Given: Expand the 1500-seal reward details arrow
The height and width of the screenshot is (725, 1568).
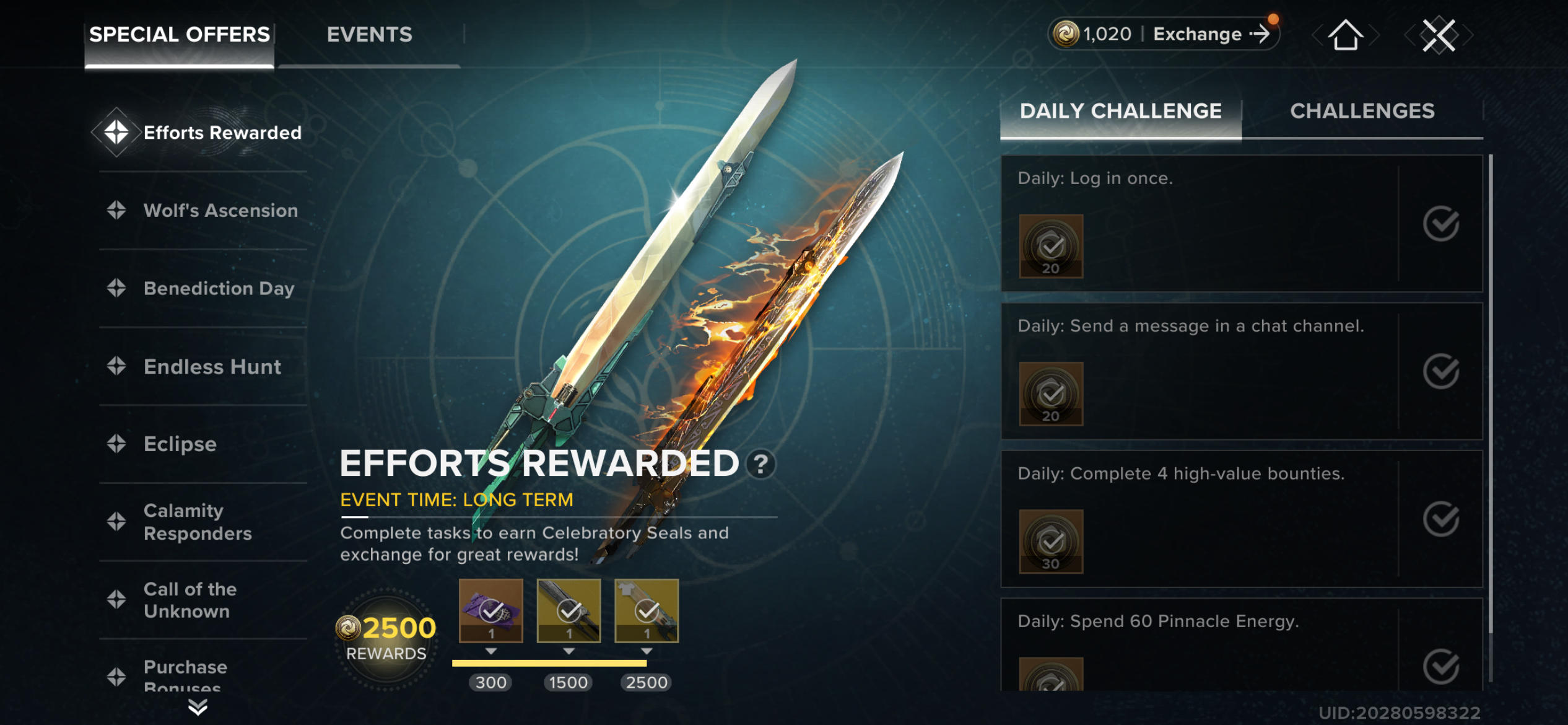Looking at the screenshot, I should (x=569, y=651).
